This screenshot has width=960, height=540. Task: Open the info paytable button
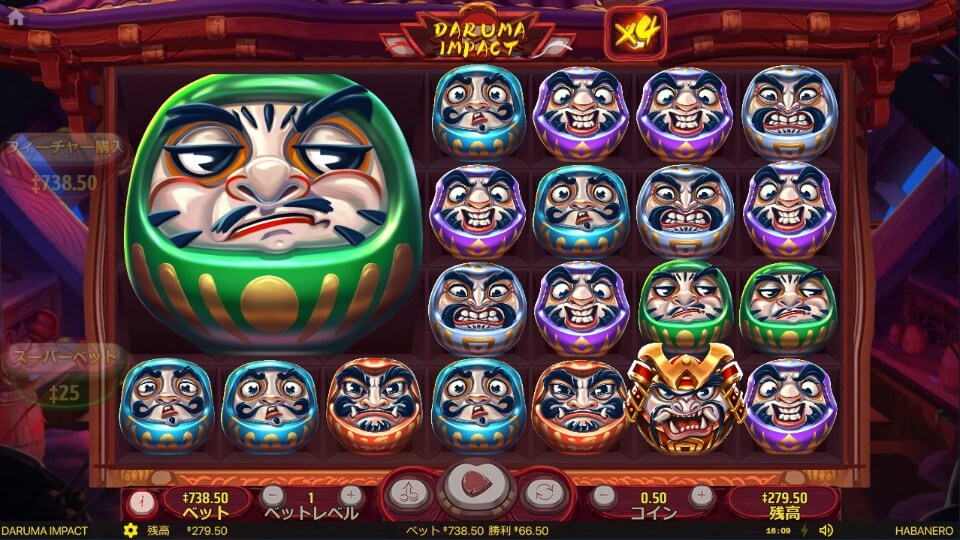(x=141, y=497)
